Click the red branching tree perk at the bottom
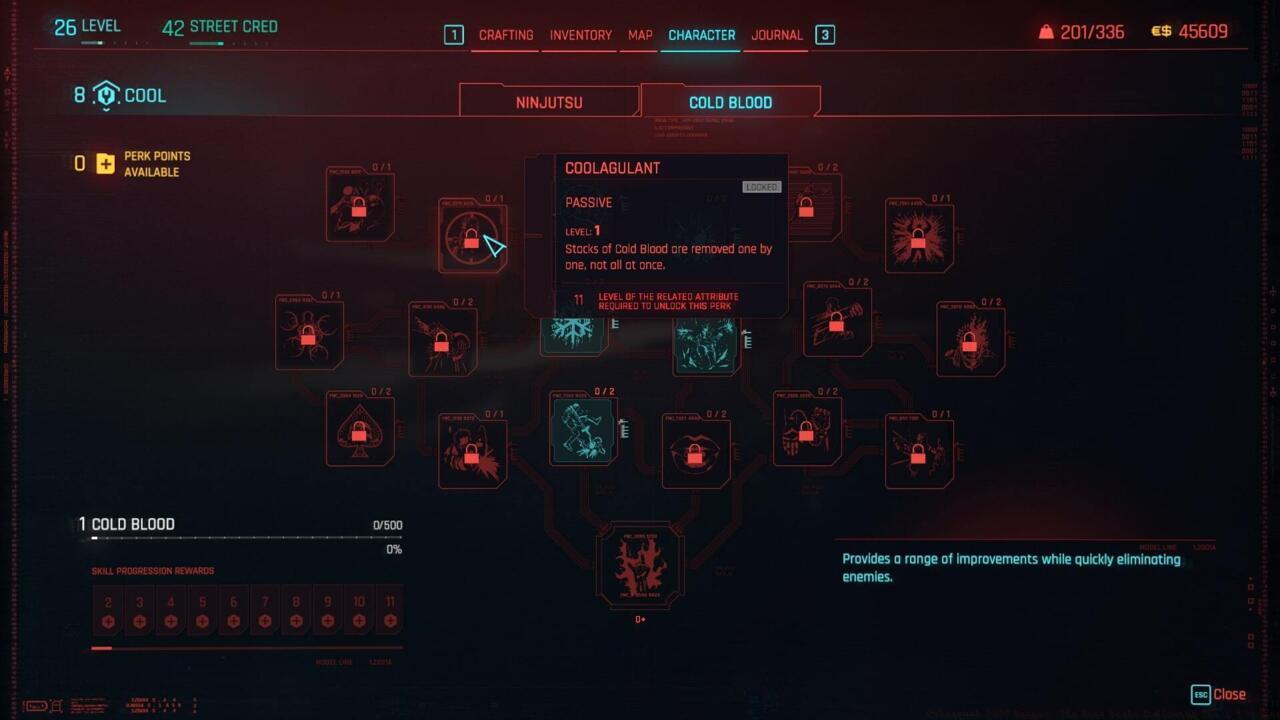 point(640,566)
